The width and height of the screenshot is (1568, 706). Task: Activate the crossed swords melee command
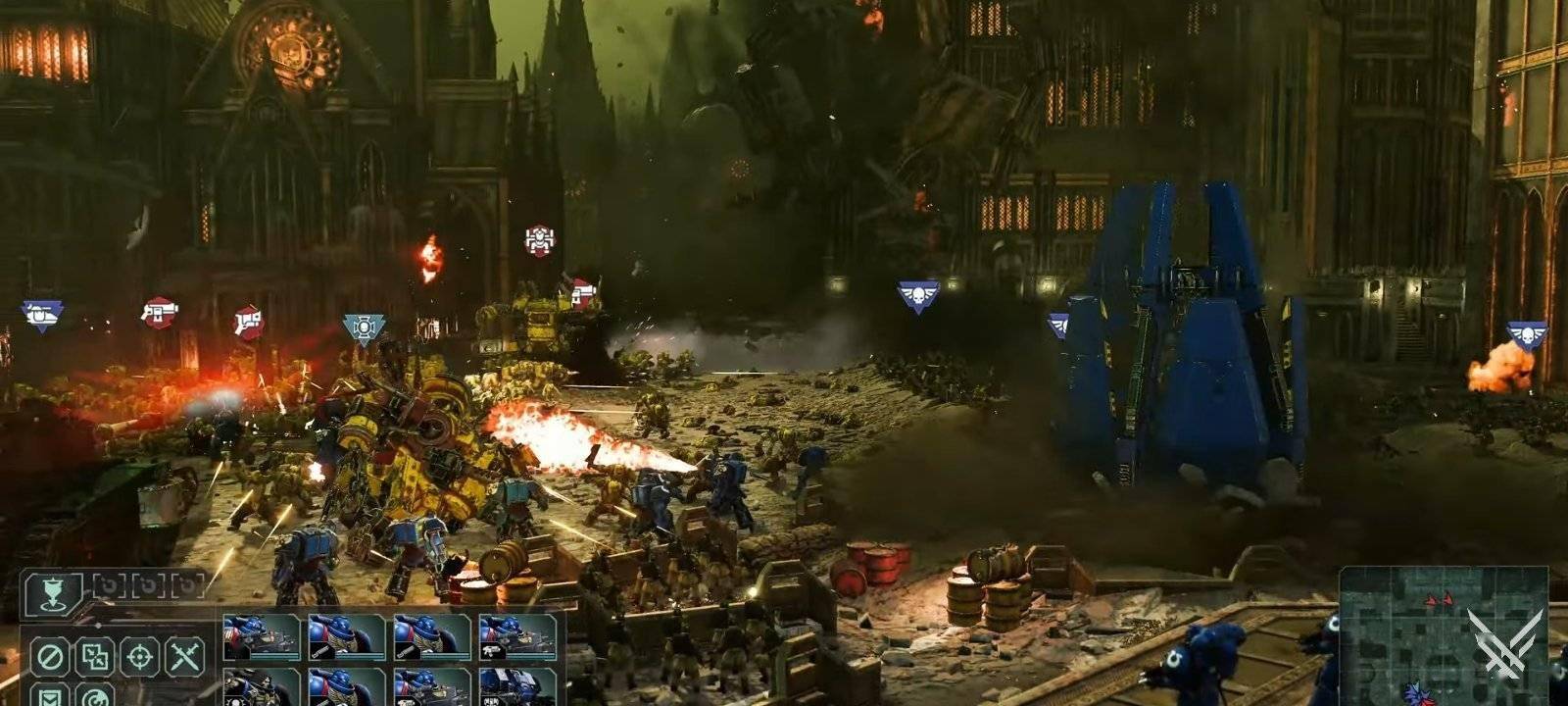tap(184, 656)
